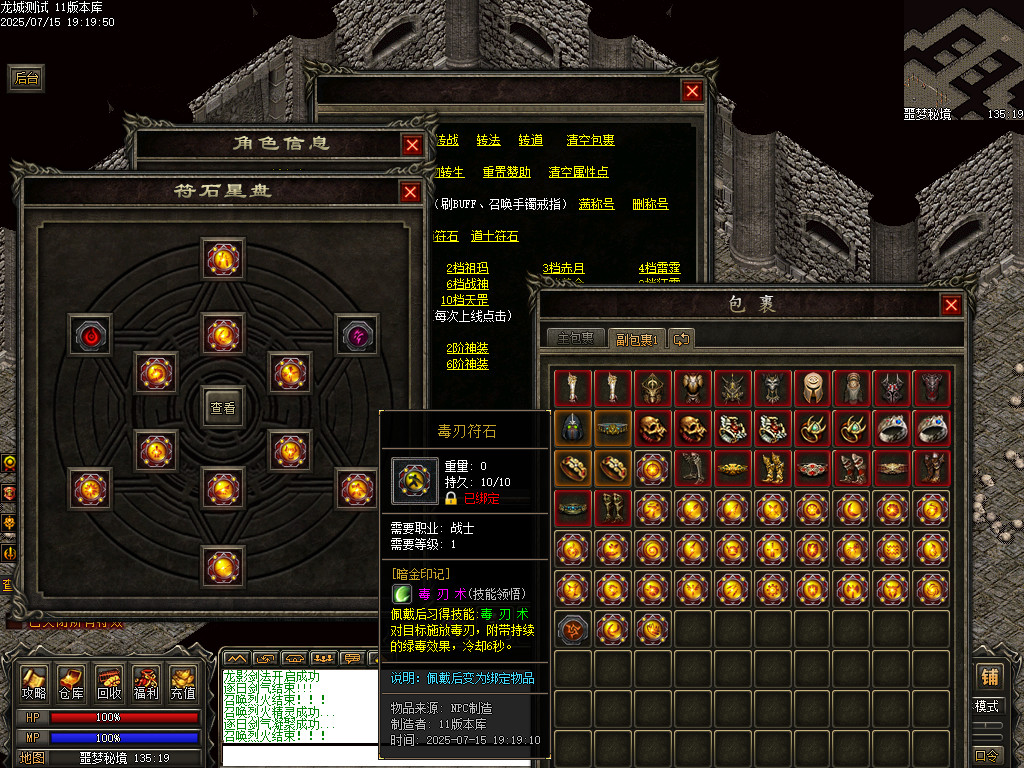
Task: Close the 包裹 bag window
Action: 951,305
